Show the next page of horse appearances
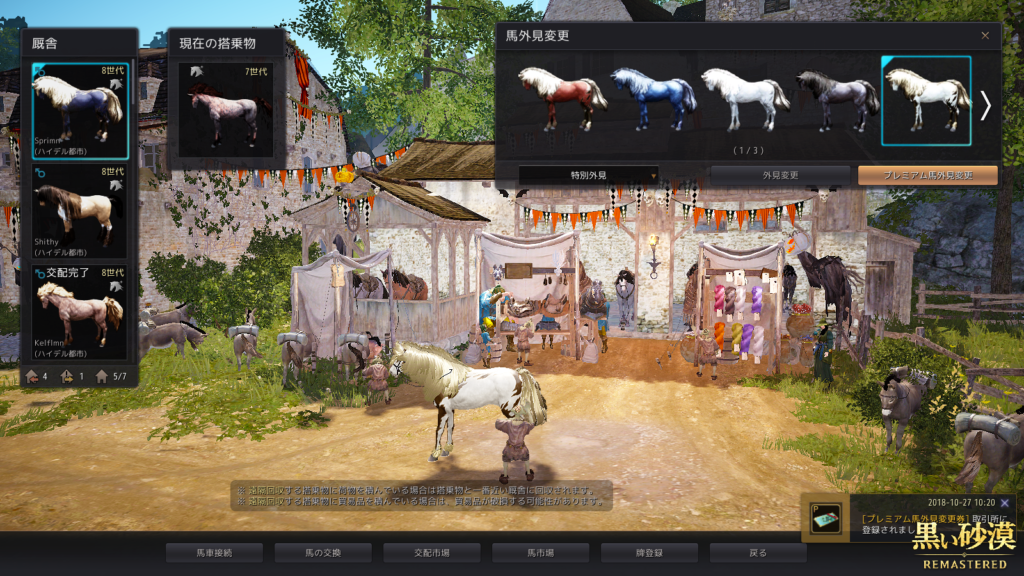 pos(985,105)
